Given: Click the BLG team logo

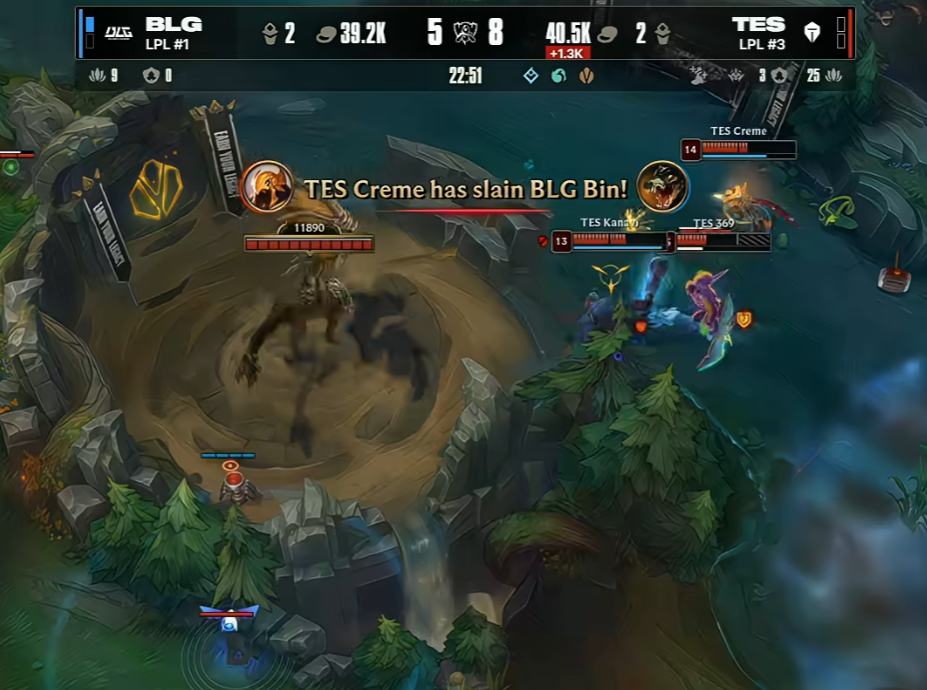Looking at the screenshot, I should 119,32.
